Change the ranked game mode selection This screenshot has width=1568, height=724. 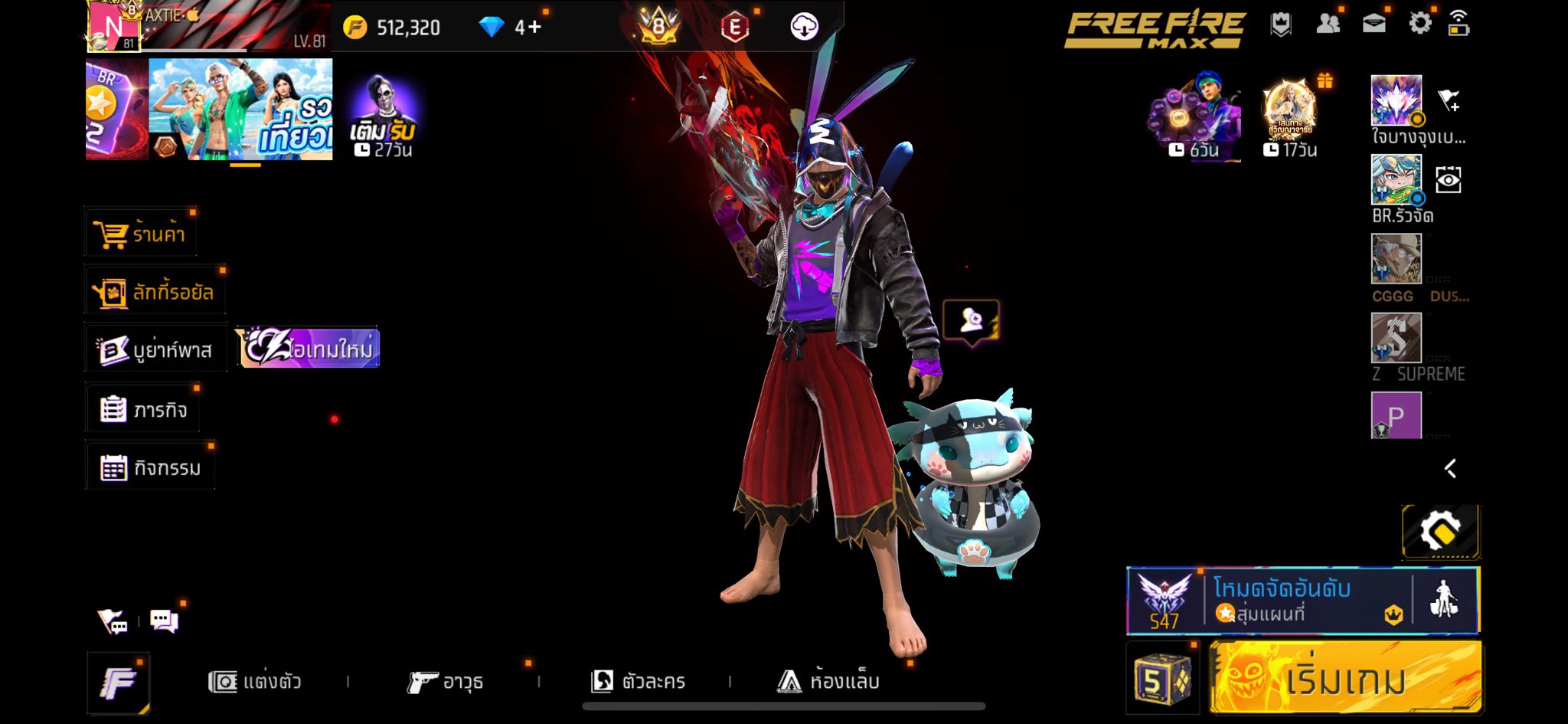[x=1271, y=600]
